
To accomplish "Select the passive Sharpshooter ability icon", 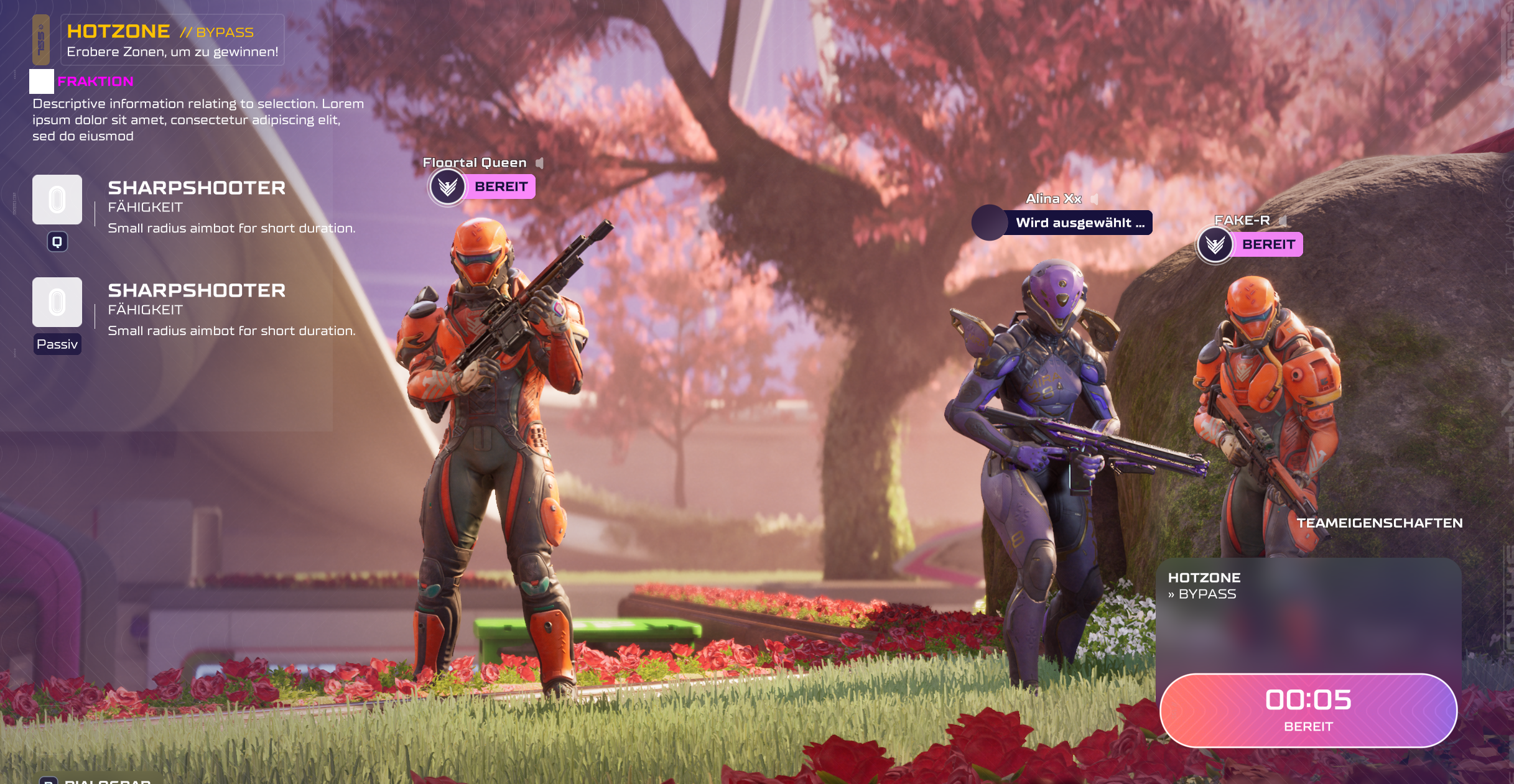I will [x=57, y=302].
